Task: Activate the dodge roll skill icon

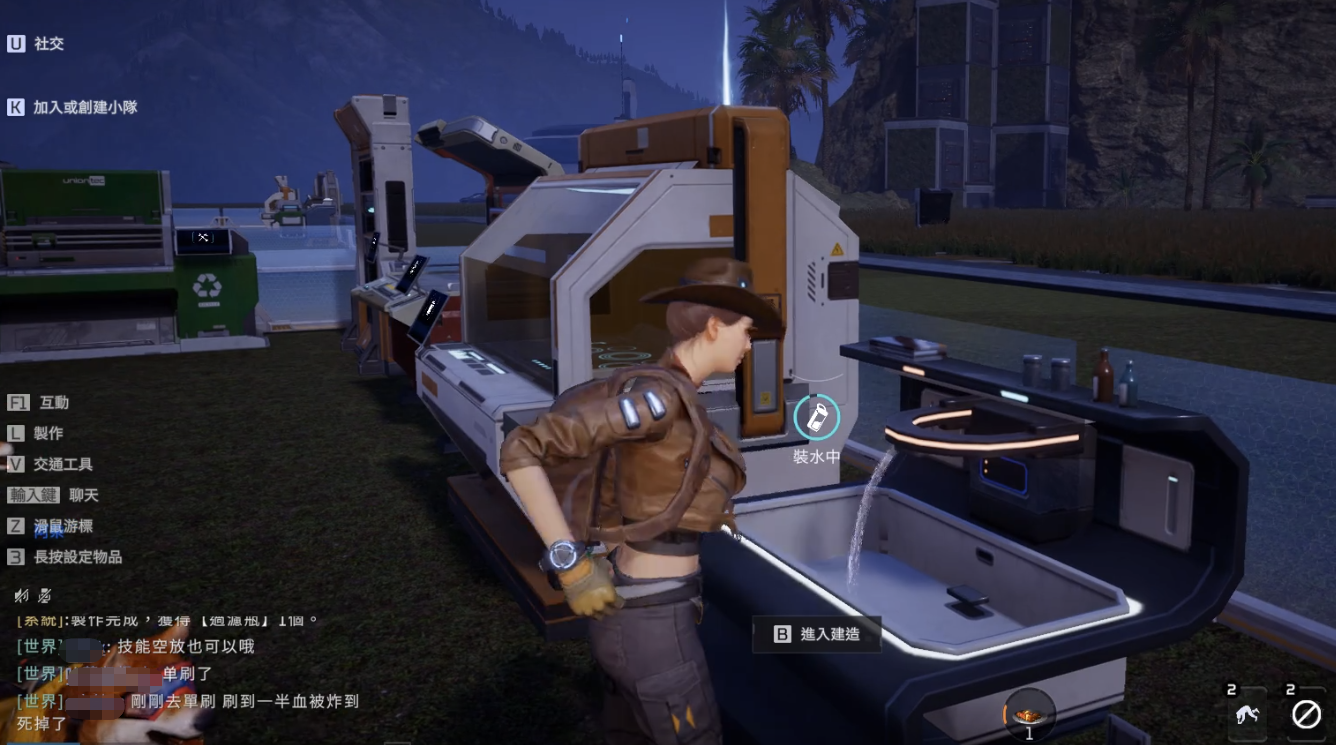Action: 1247,714
